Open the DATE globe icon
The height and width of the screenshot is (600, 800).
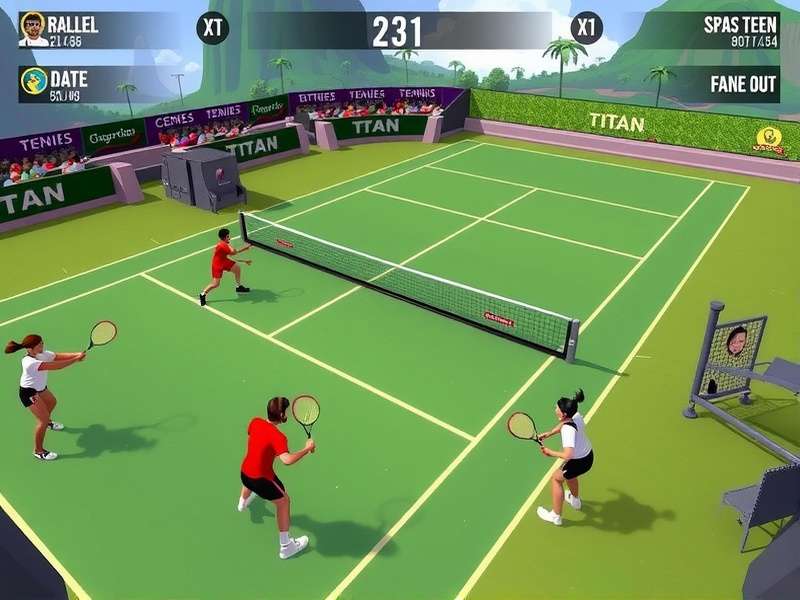[33, 82]
